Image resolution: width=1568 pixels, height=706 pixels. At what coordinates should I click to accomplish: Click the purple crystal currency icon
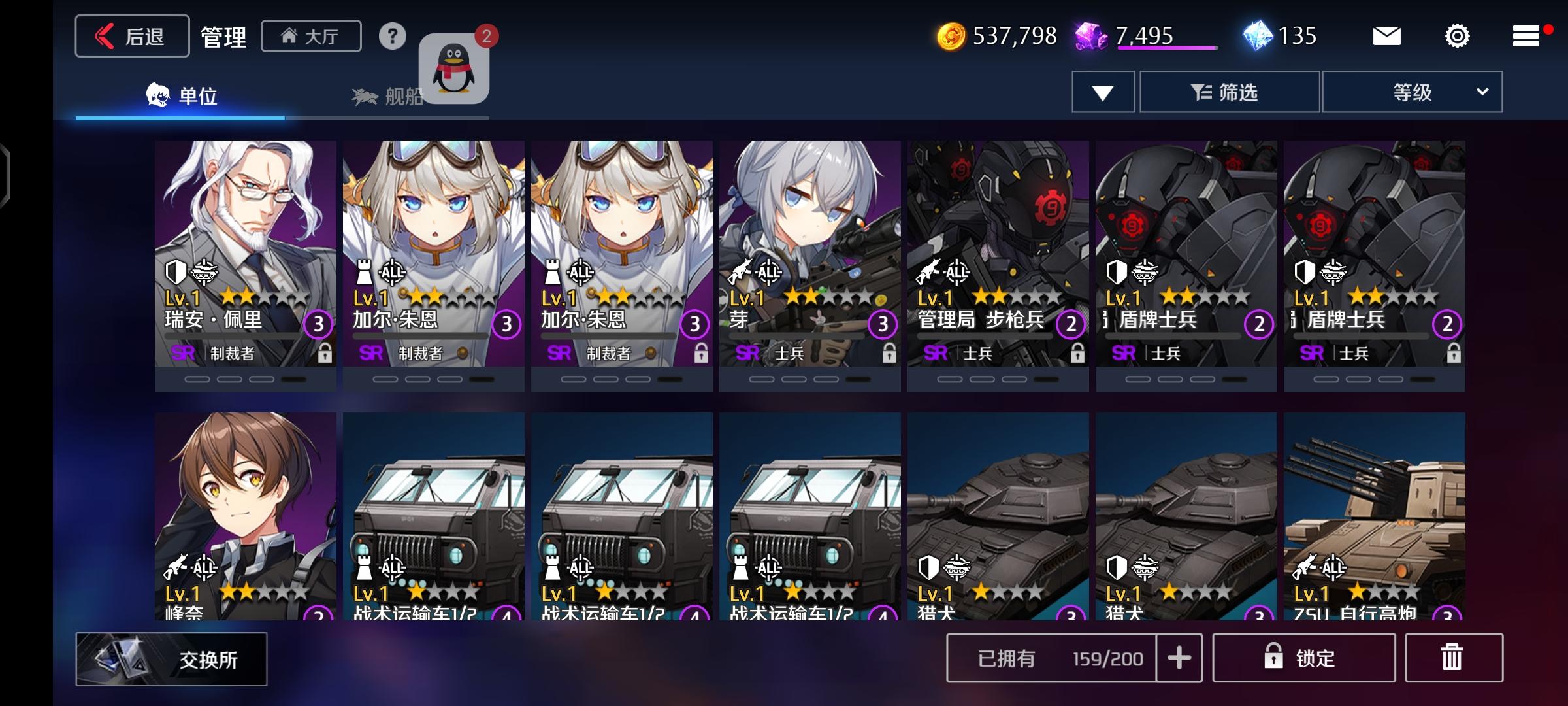[x=1089, y=37]
